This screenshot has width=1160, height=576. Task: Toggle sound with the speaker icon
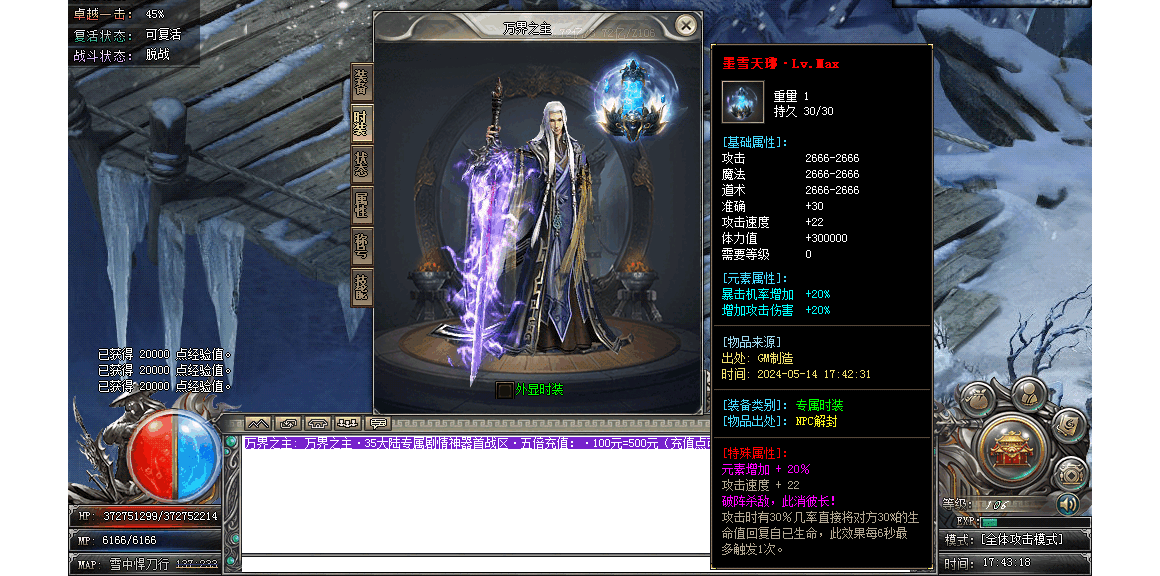[x=1068, y=503]
